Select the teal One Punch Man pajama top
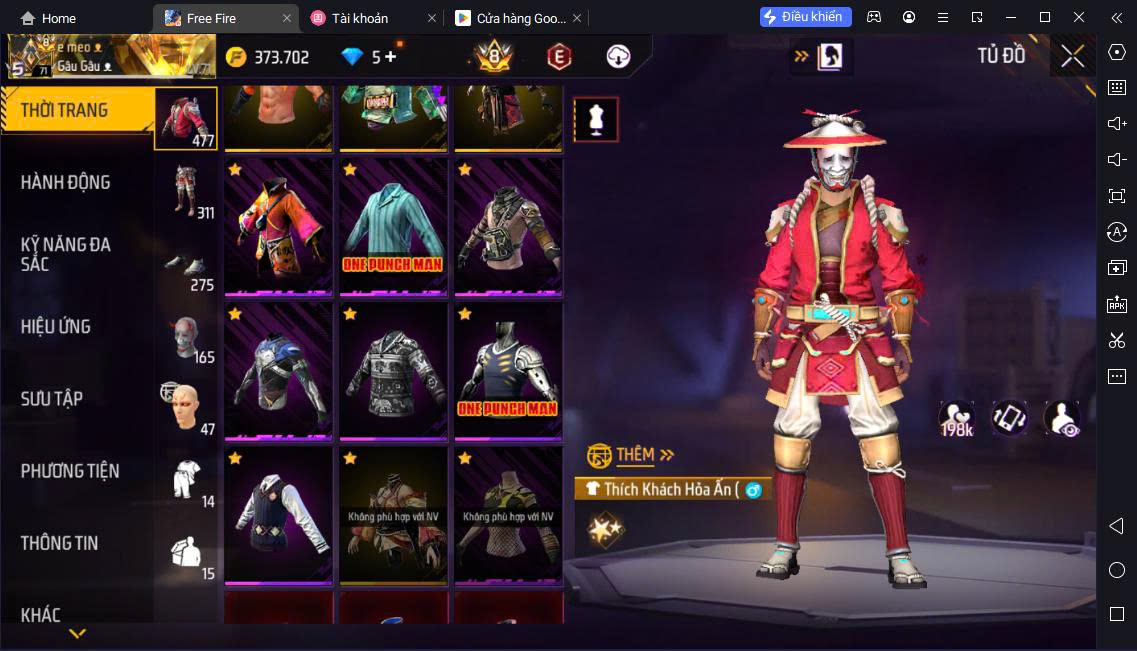 coord(393,227)
